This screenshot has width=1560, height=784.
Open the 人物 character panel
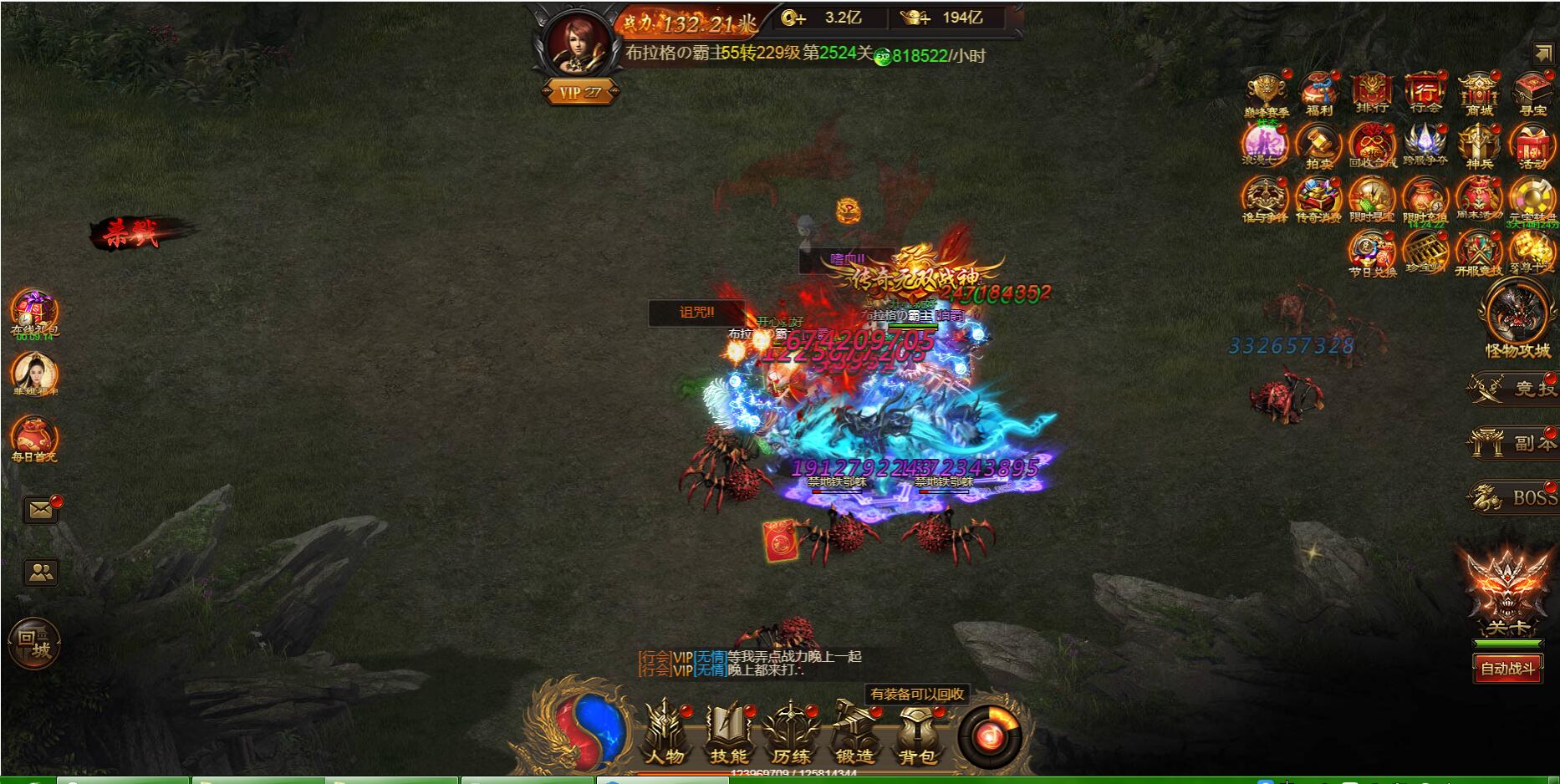[665, 734]
